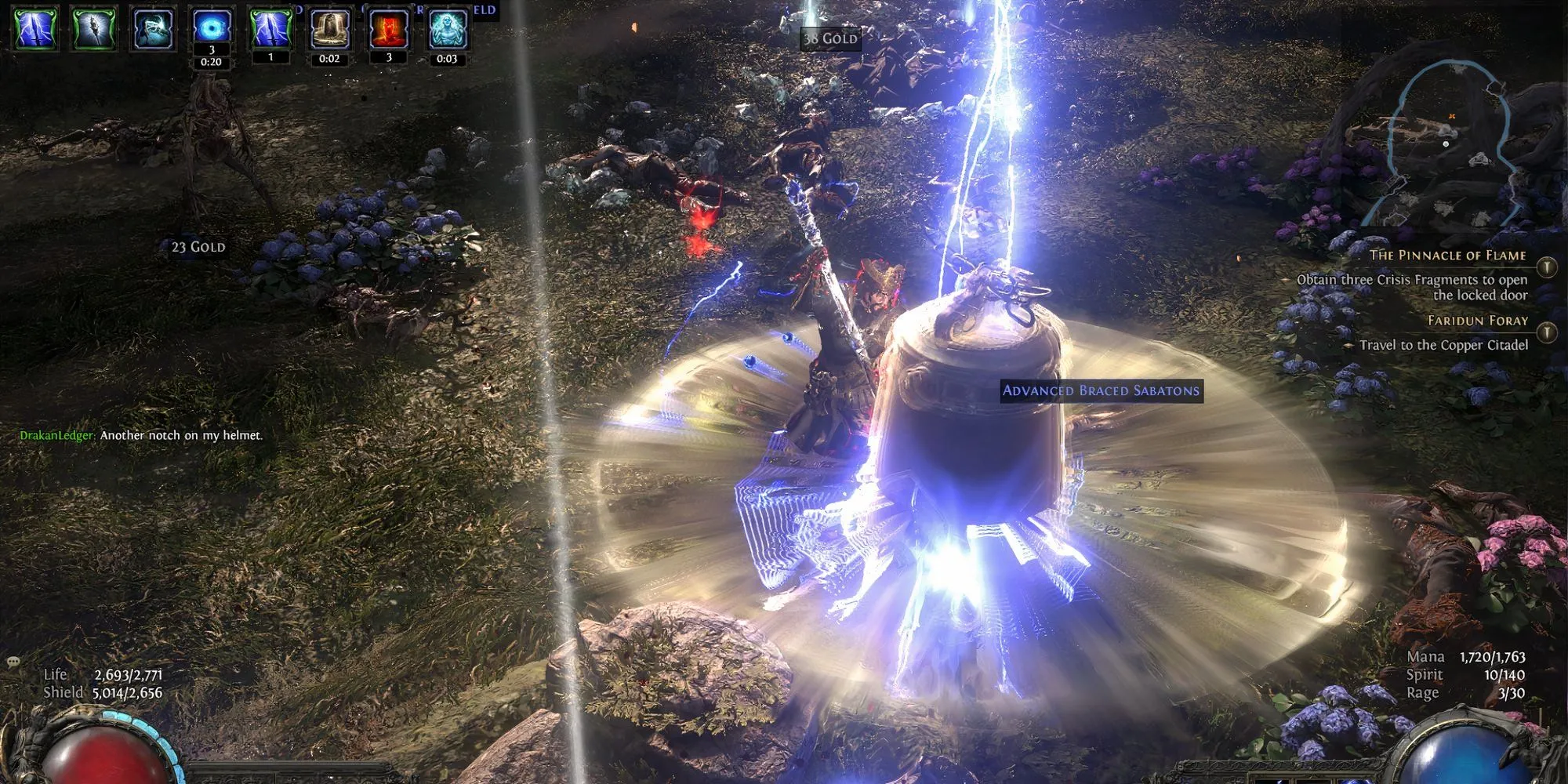Open the chat speech bubble icon
The width and height of the screenshot is (1568, 784).
13,662
